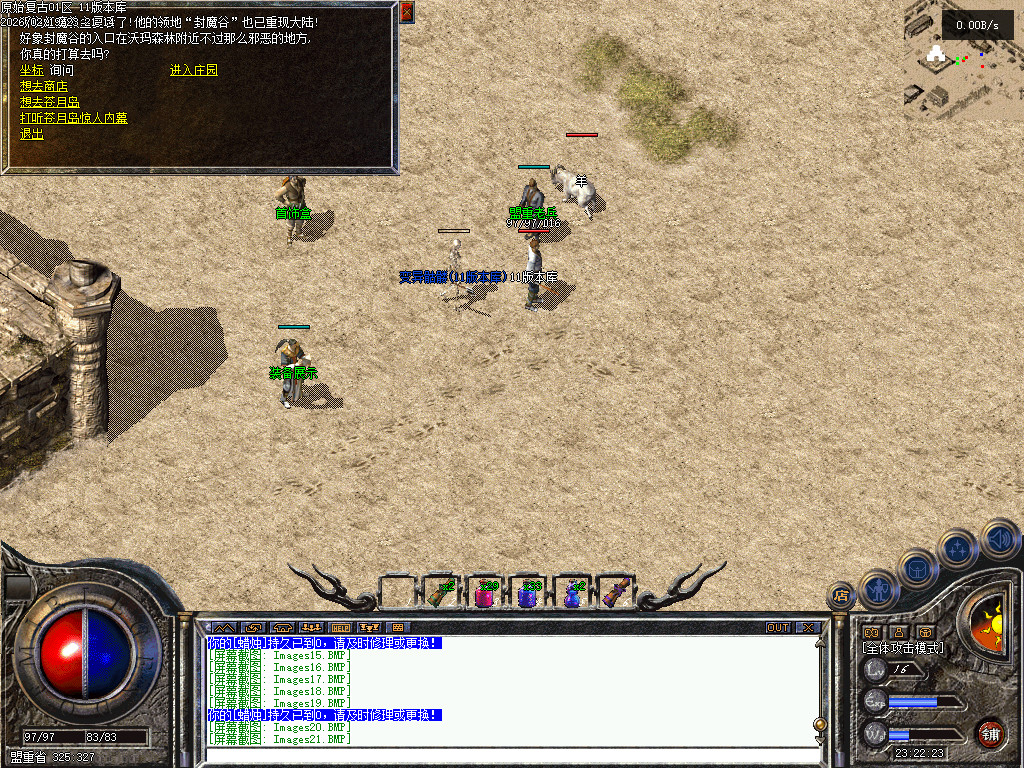
Task: Click 退出 to exit the dialogue
Action: [x=31, y=134]
